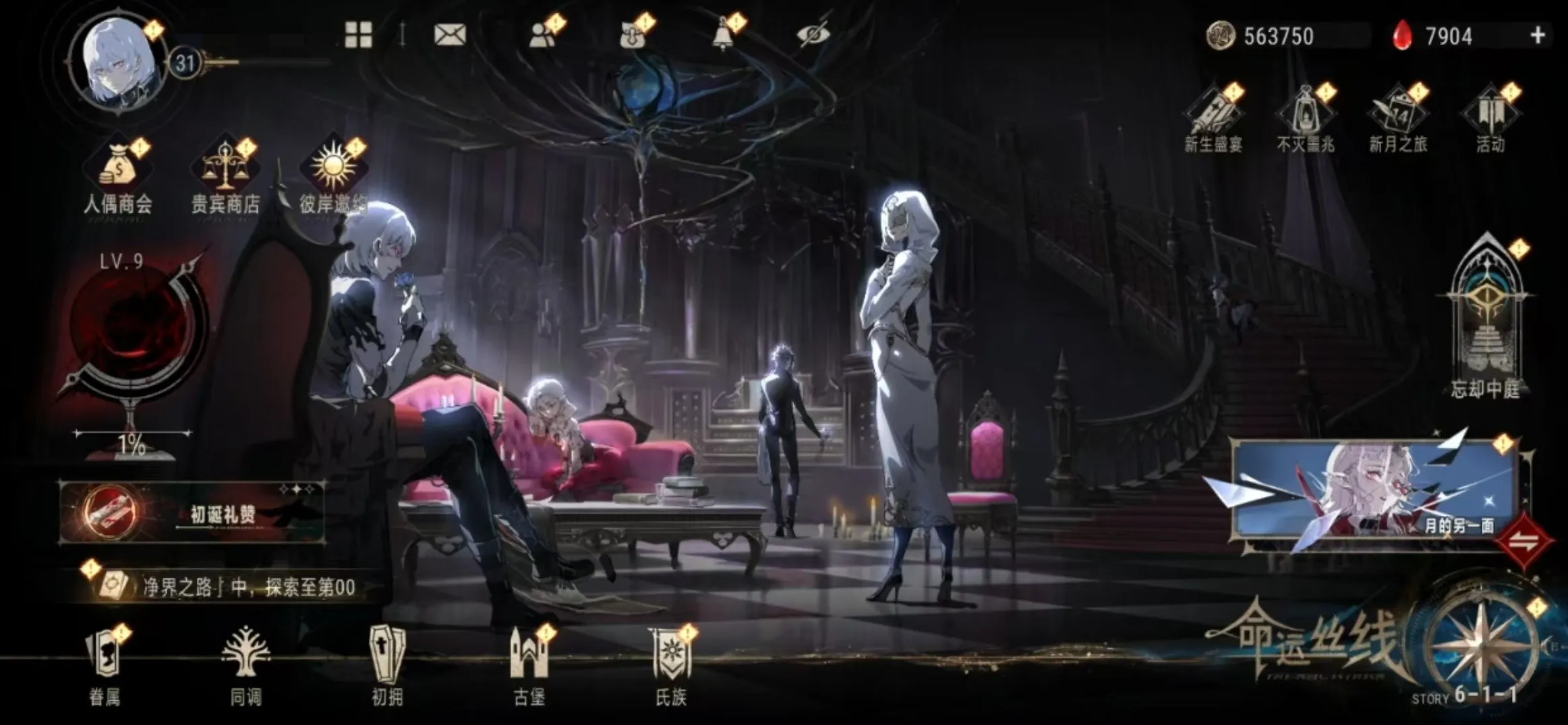
Task: Toggle the hide-interface eye icon
Action: click(813, 34)
